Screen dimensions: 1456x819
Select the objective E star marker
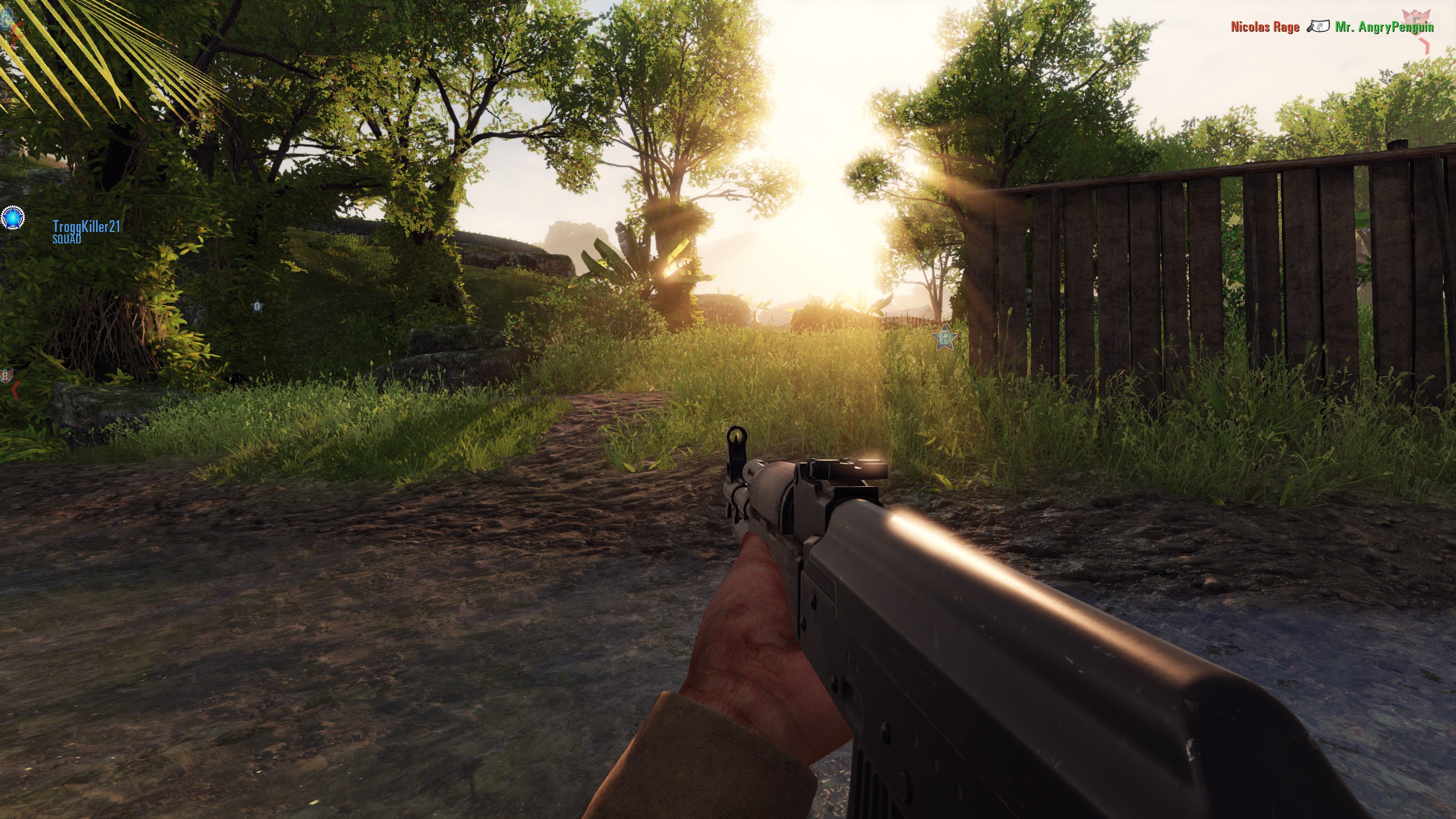[946, 339]
